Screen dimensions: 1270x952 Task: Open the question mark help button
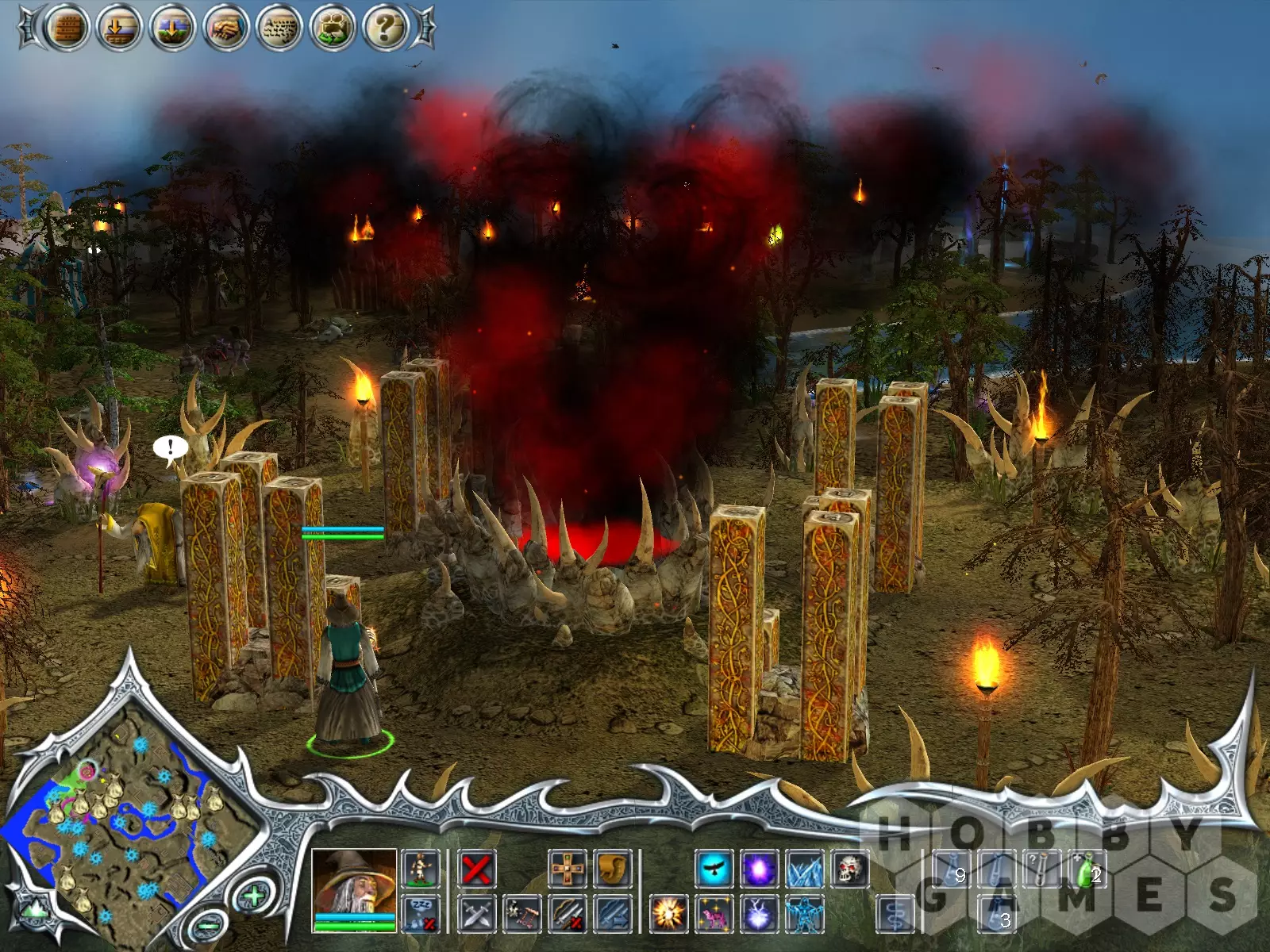point(385,29)
